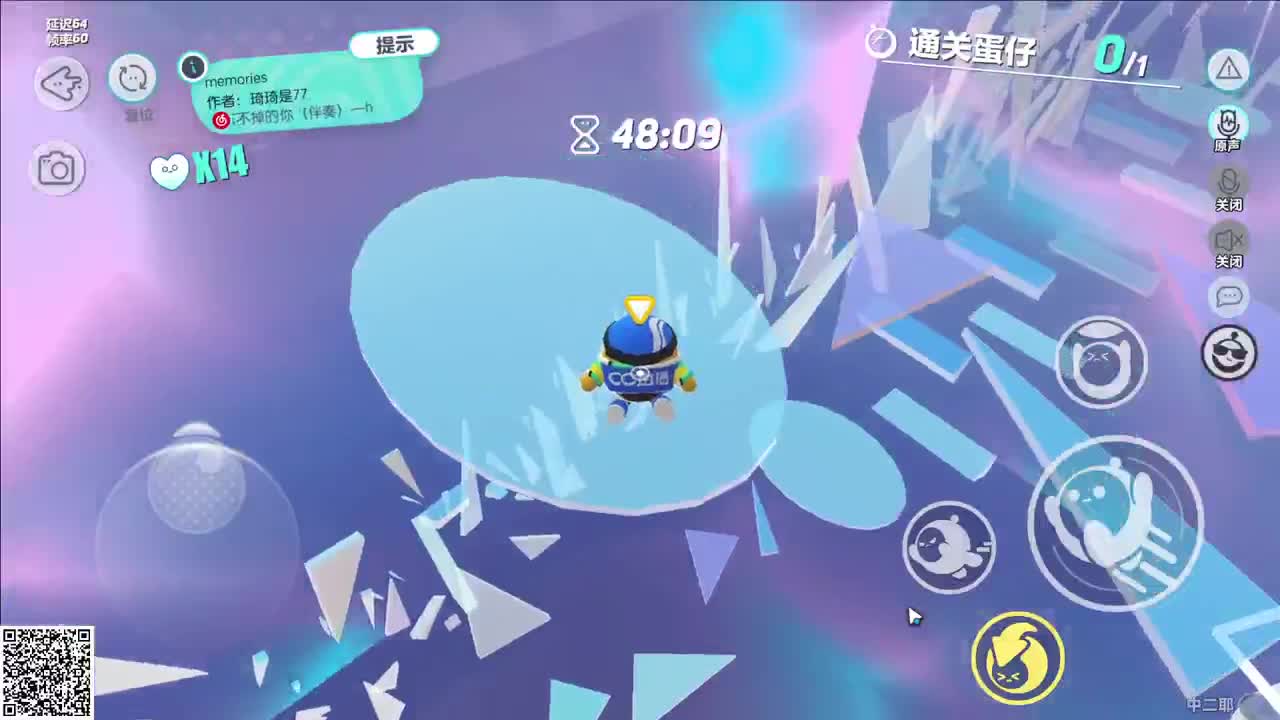Open the chat message bubble panel
Image resolution: width=1280 pixels, height=720 pixels.
[1229, 298]
